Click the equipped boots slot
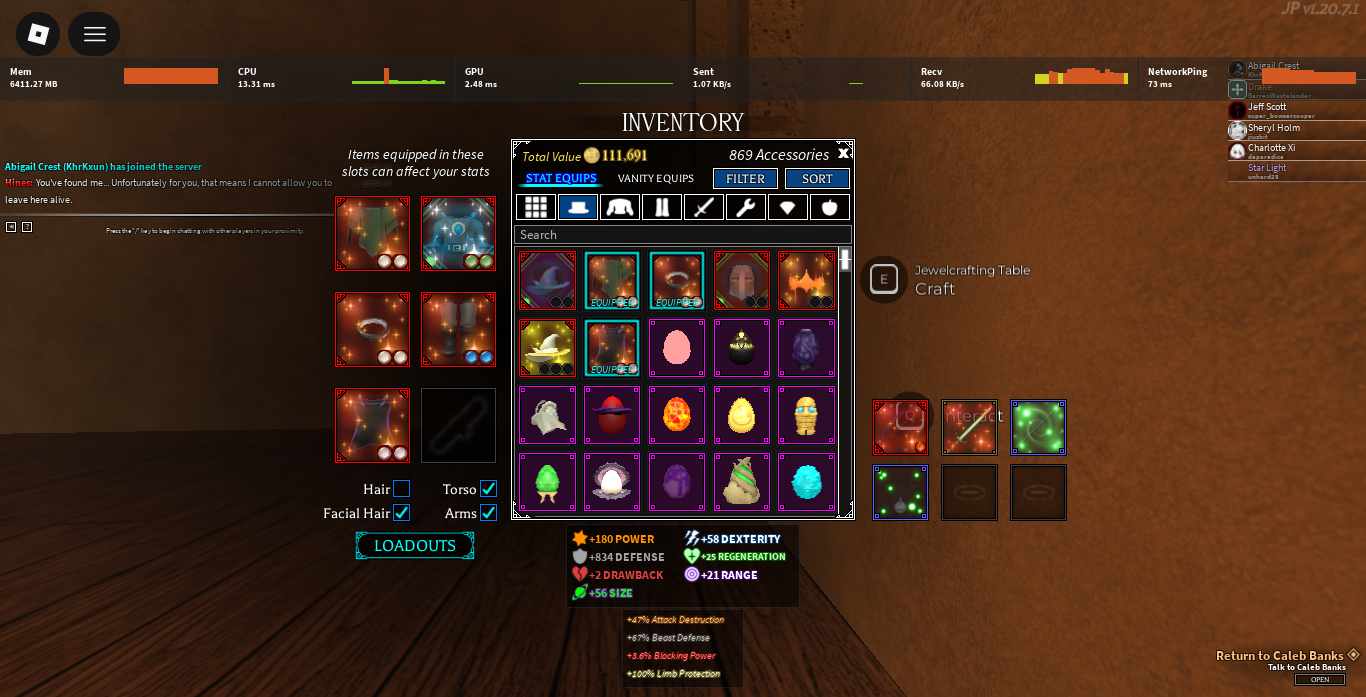The height and width of the screenshot is (697, 1366). (458, 329)
